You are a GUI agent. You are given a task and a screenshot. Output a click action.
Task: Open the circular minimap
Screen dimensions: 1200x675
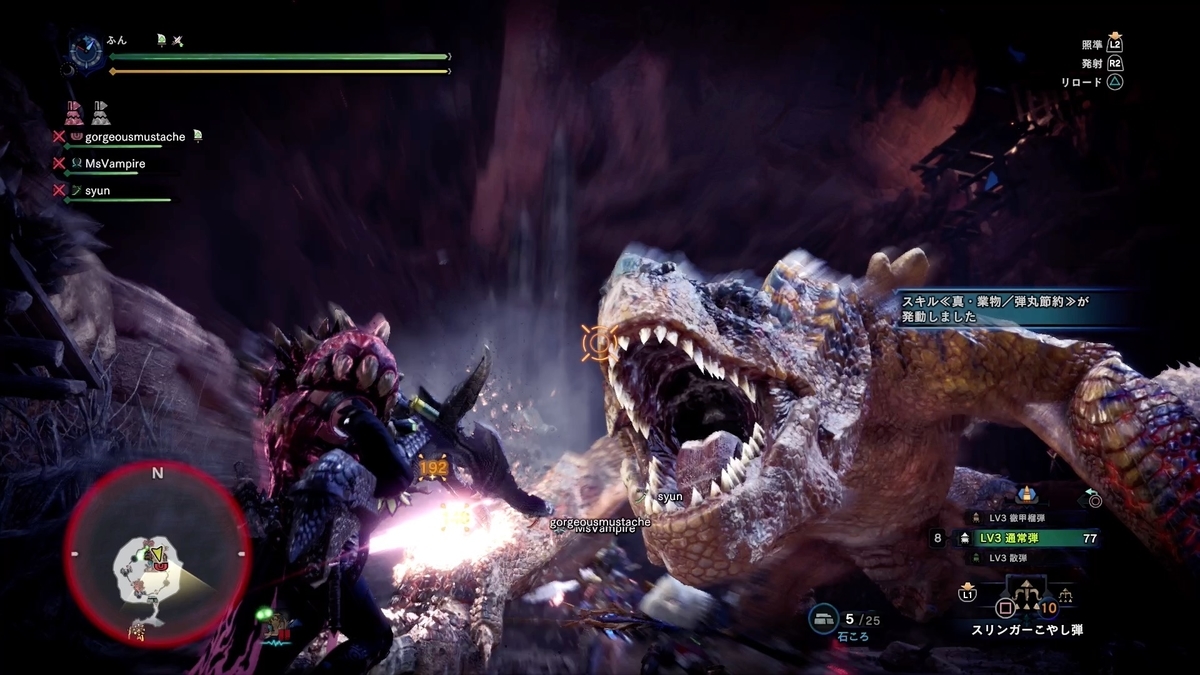click(157, 554)
